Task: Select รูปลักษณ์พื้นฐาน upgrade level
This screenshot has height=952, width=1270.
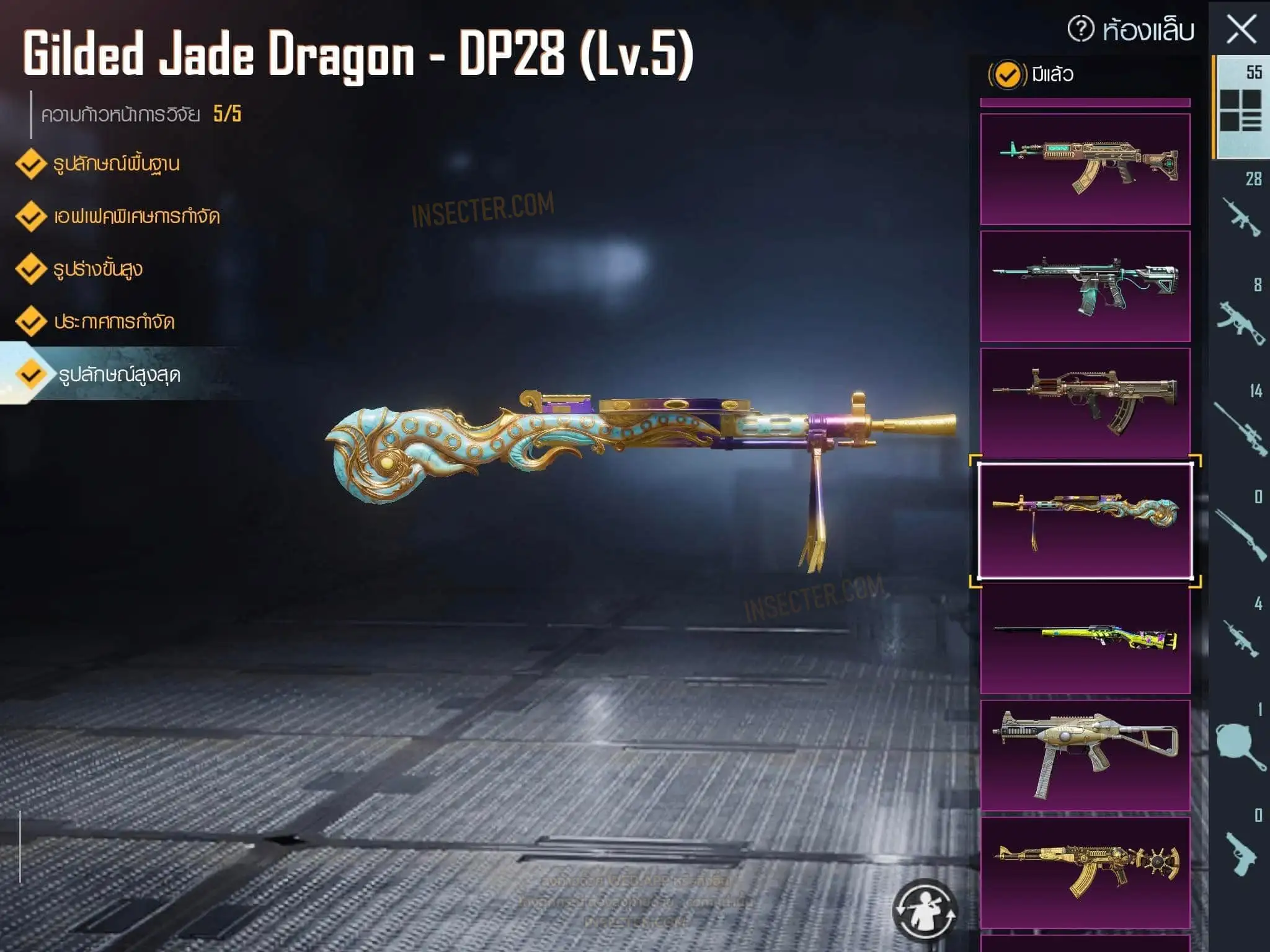Action: [116, 164]
